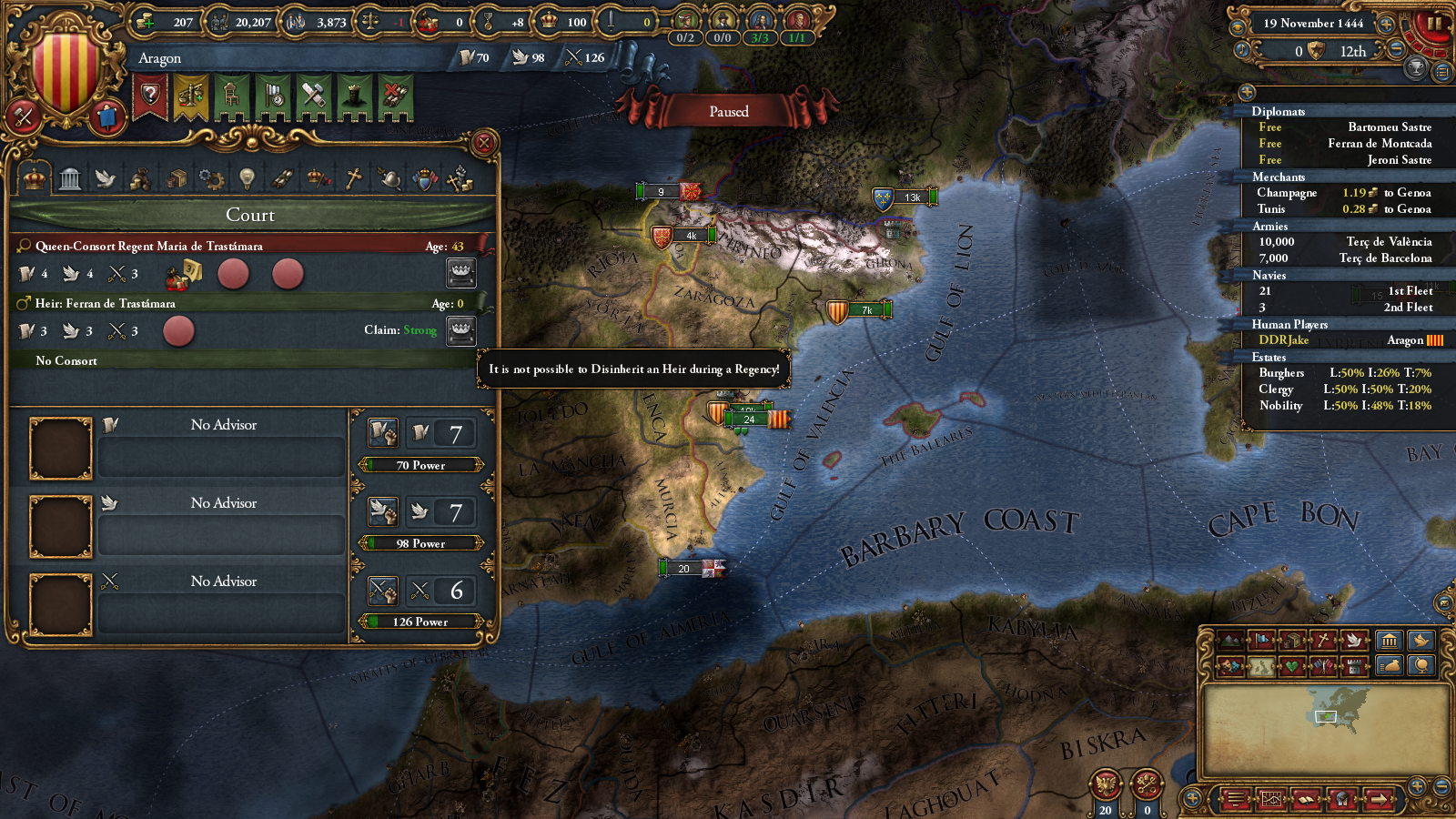Switch to the Court tab with the crown icon

click(34, 178)
